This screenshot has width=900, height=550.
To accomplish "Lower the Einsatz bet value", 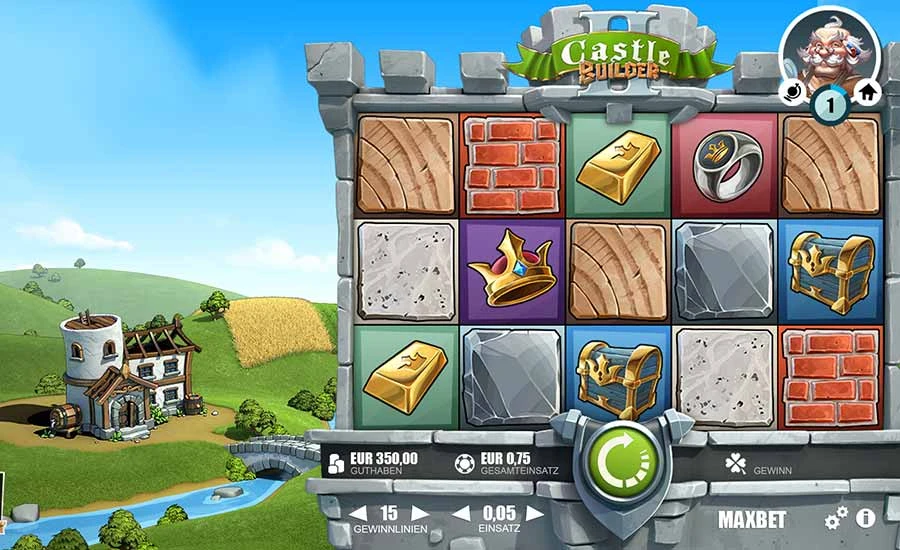I will pos(461,513).
